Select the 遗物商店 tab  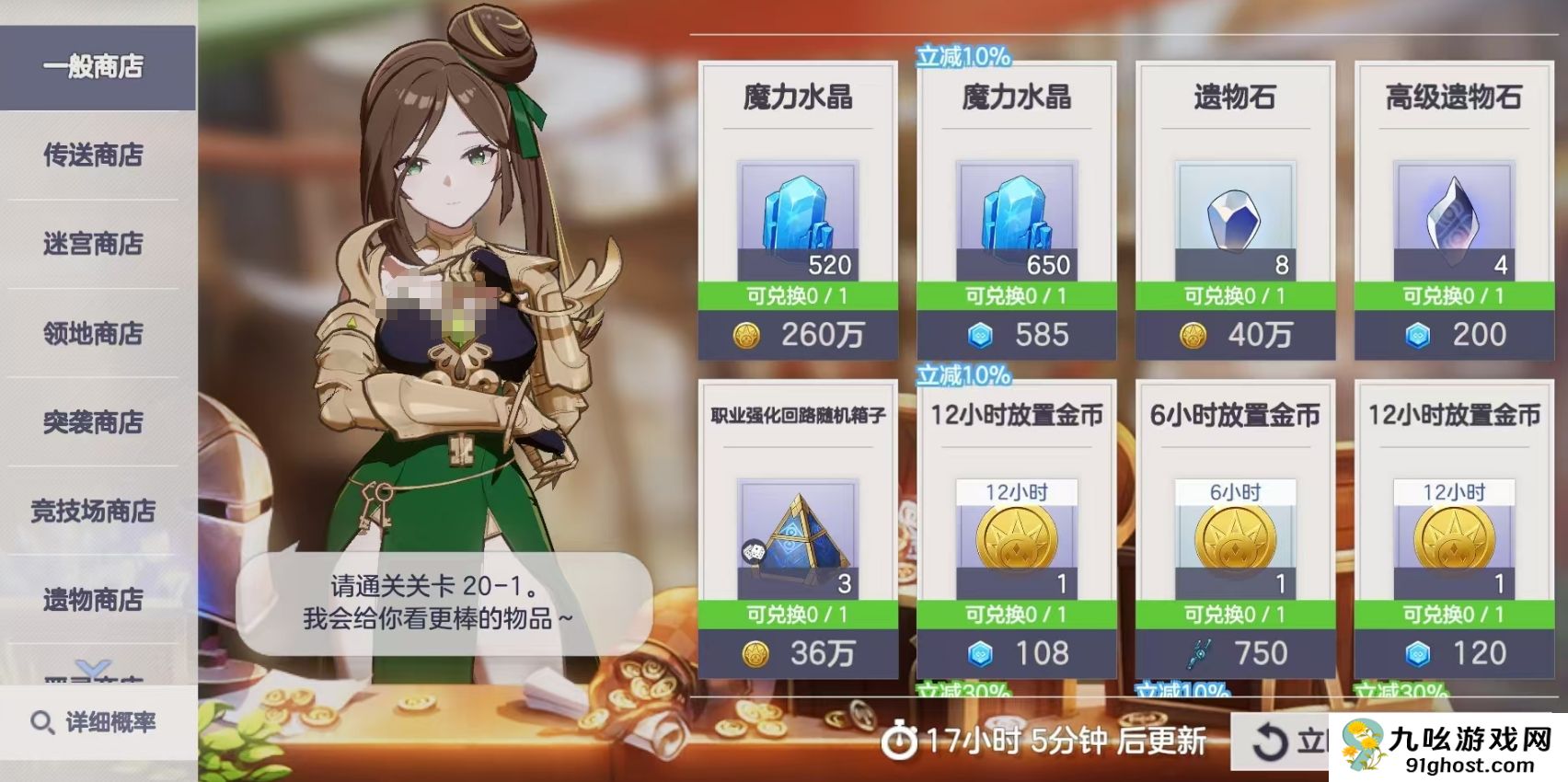[x=92, y=600]
